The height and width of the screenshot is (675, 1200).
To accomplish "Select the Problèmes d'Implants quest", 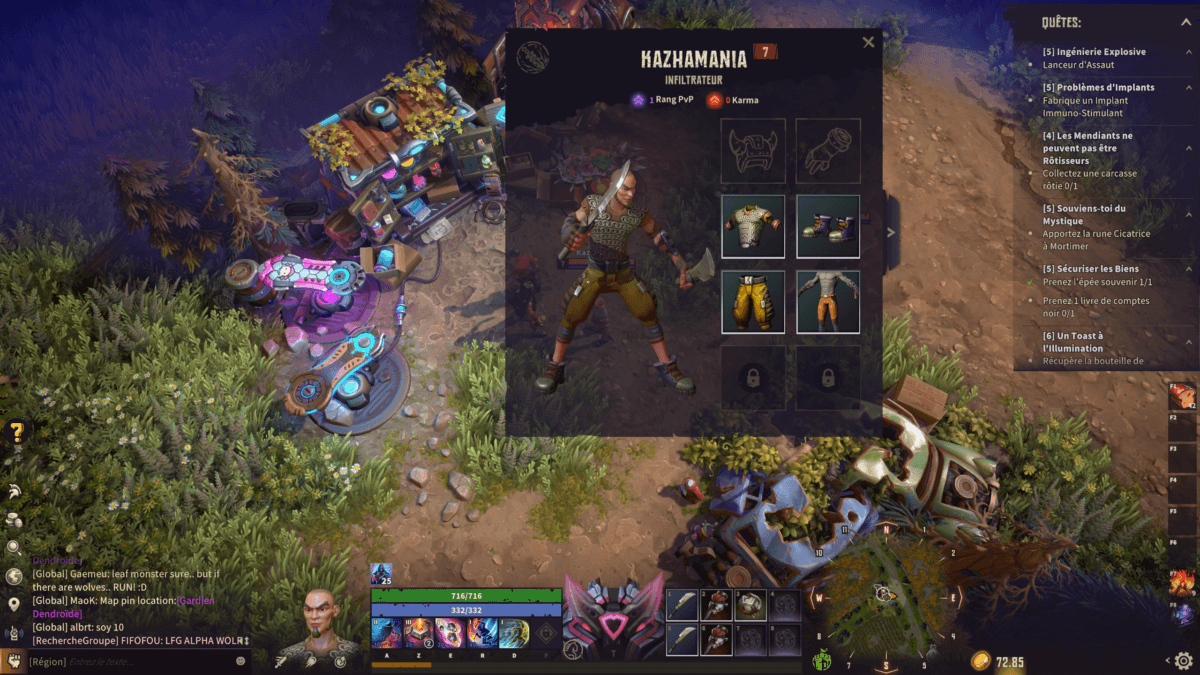I will 1098,87.
